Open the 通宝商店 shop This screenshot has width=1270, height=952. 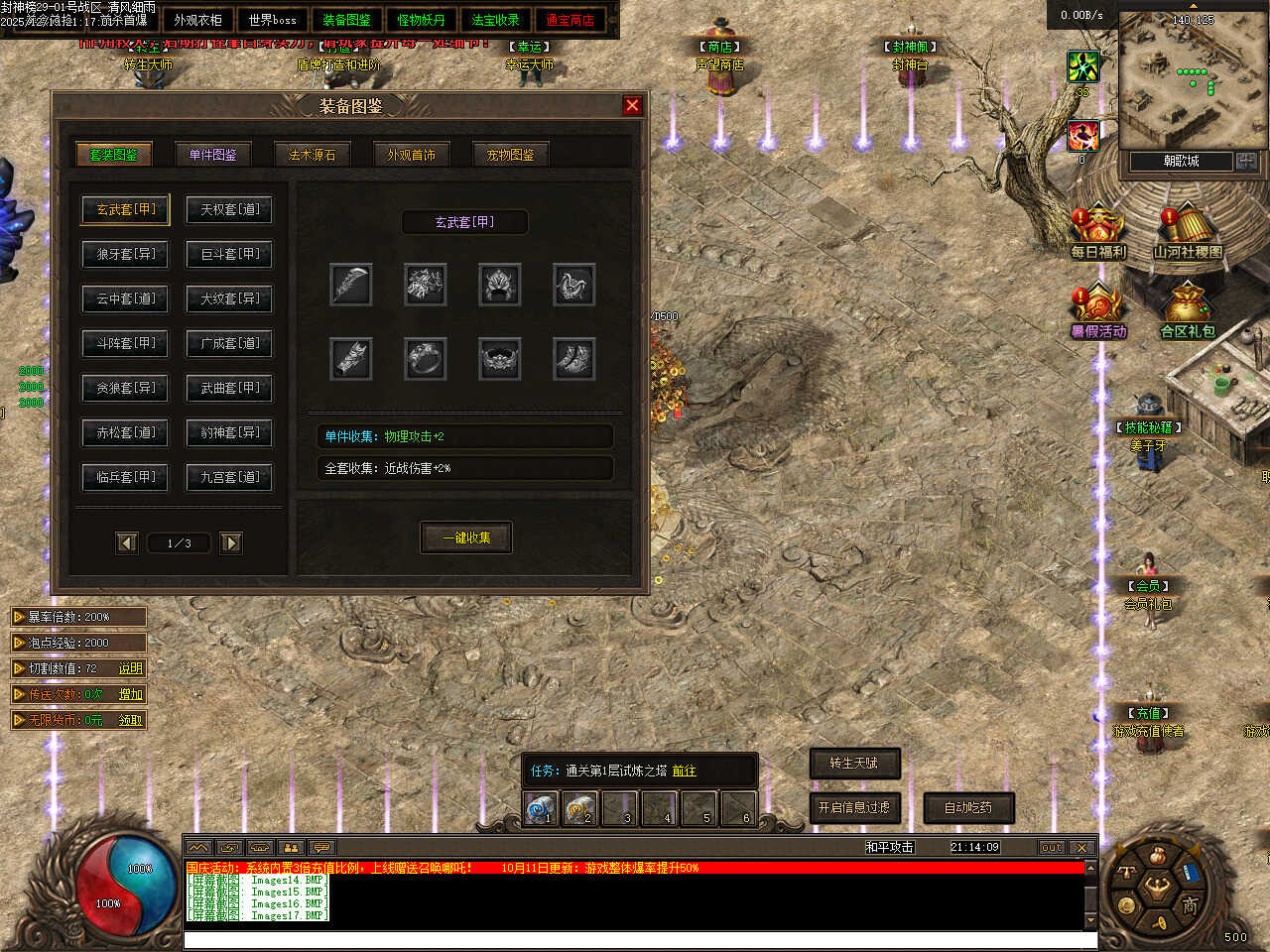570,20
